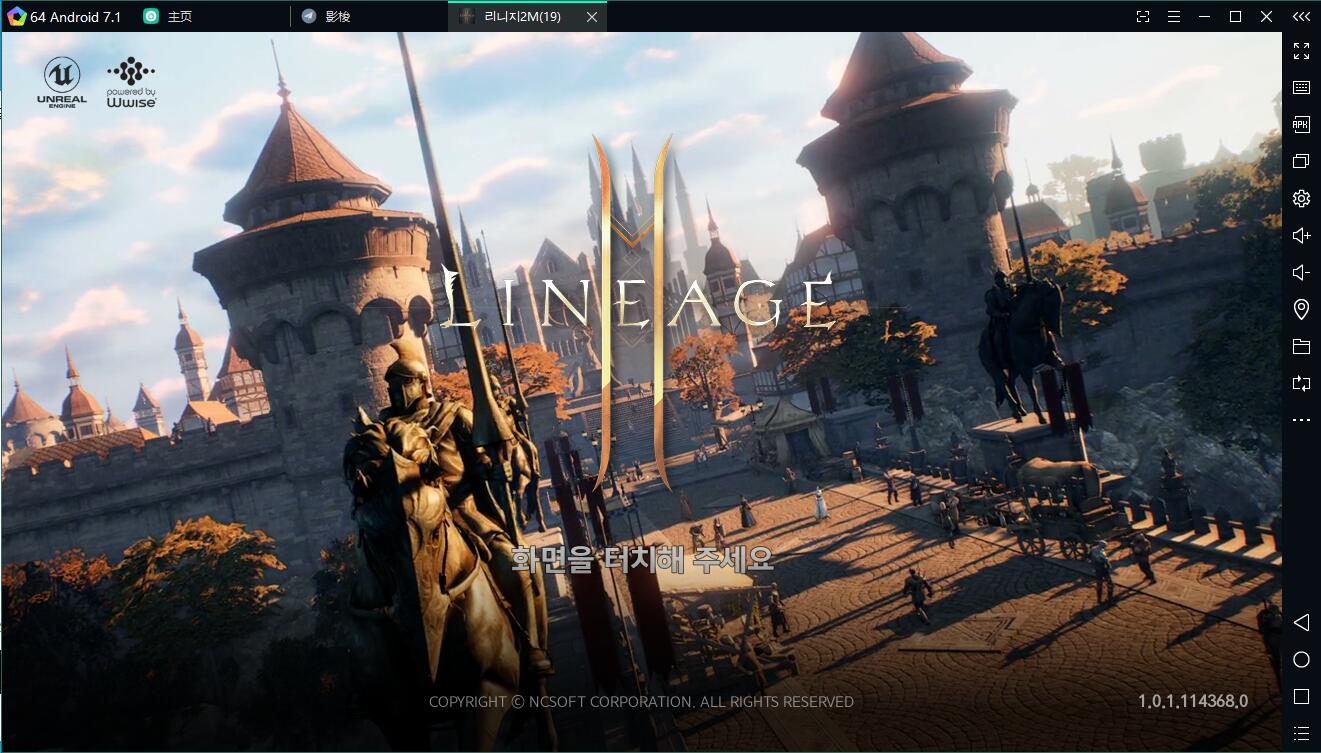The width and height of the screenshot is (1321, 753).
Task: Close the 리니지2M(19) emulator tab
Action: coord(592,17)
